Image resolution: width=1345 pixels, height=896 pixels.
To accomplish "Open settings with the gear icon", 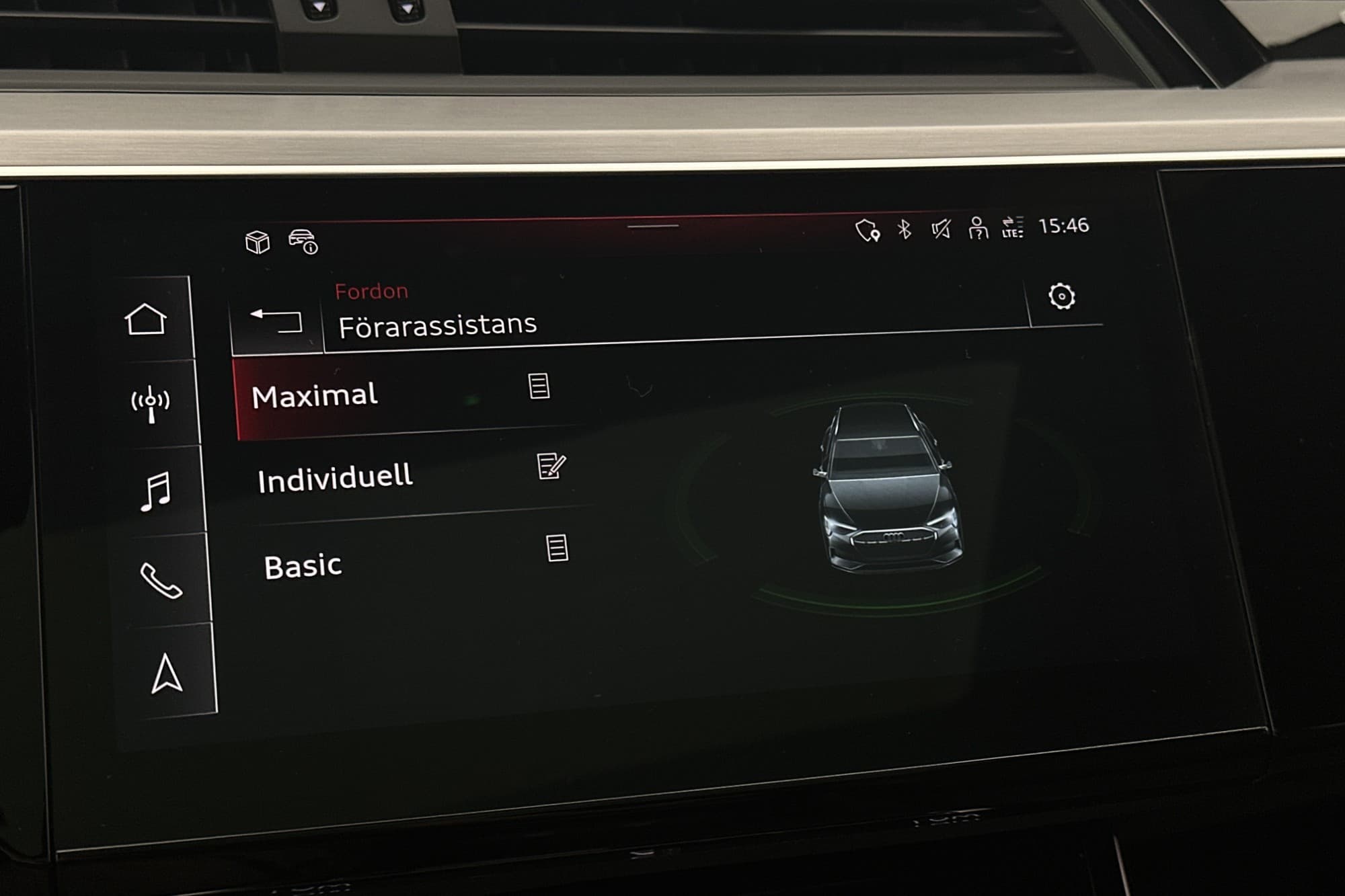I will pyautogui.click(x=1062, y=296).
